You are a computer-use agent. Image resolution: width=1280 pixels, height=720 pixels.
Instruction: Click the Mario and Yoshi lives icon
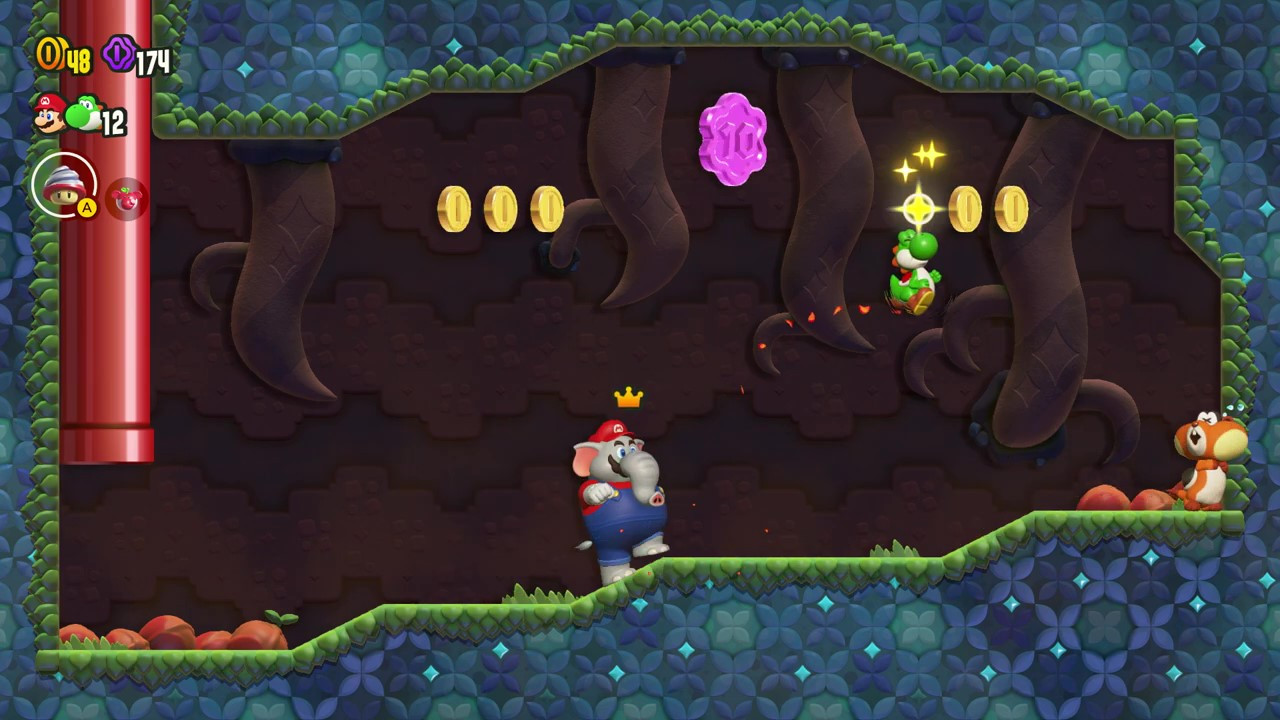click(x=67, y=113)
